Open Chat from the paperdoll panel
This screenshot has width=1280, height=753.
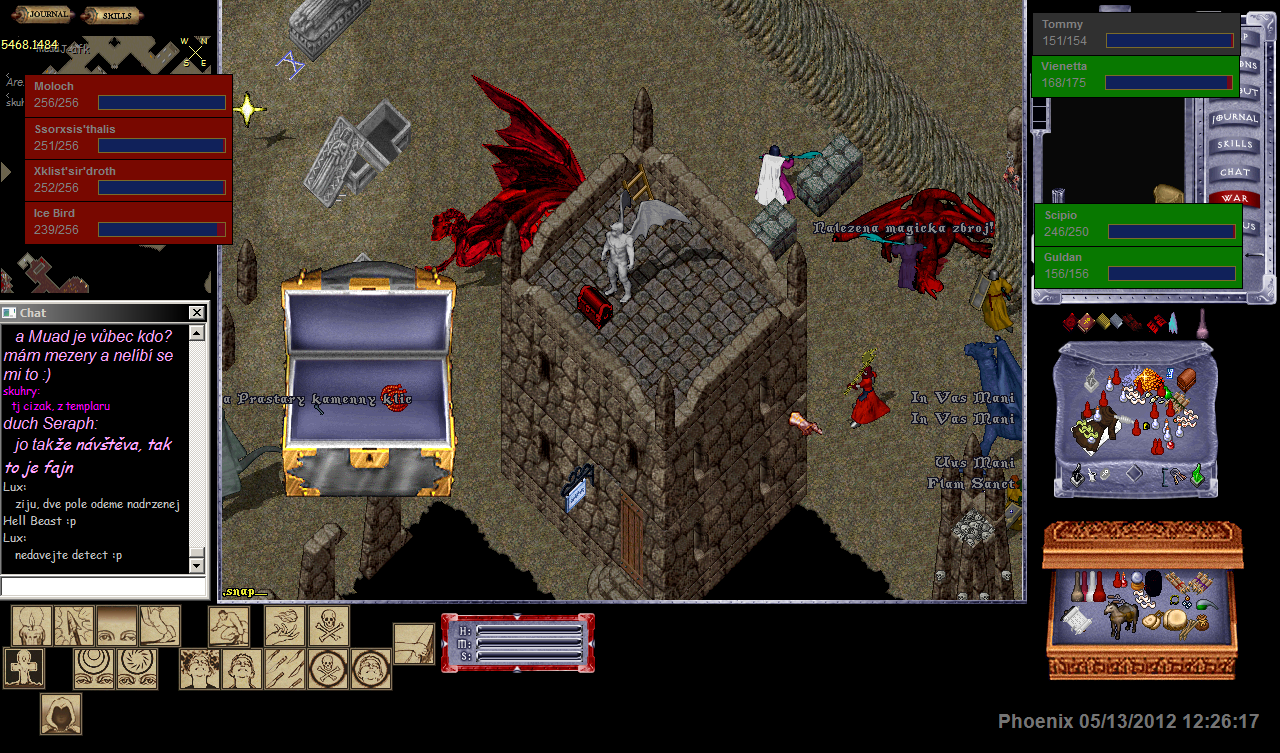coord(1235,172)
